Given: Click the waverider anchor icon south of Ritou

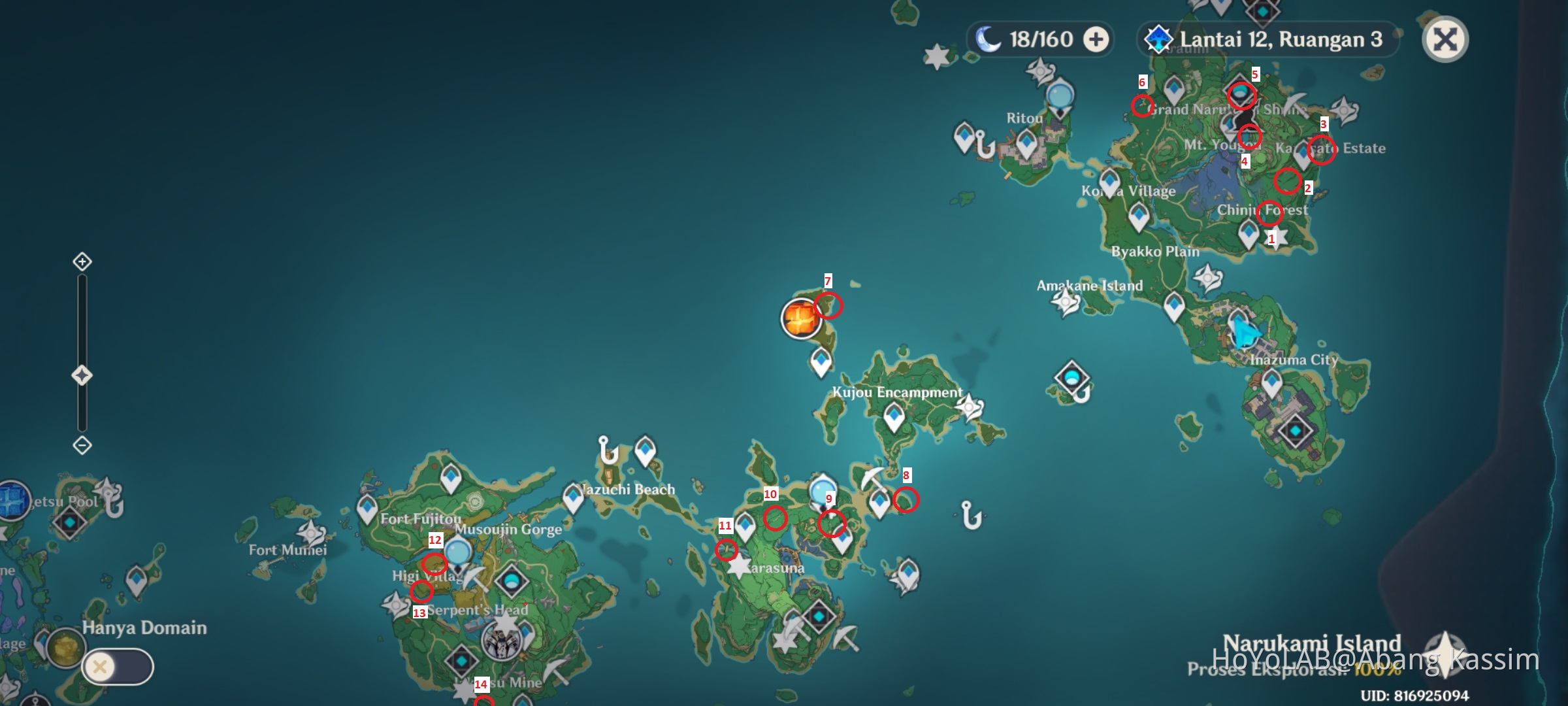Looking at the screenshot, I should coord(985,146).
